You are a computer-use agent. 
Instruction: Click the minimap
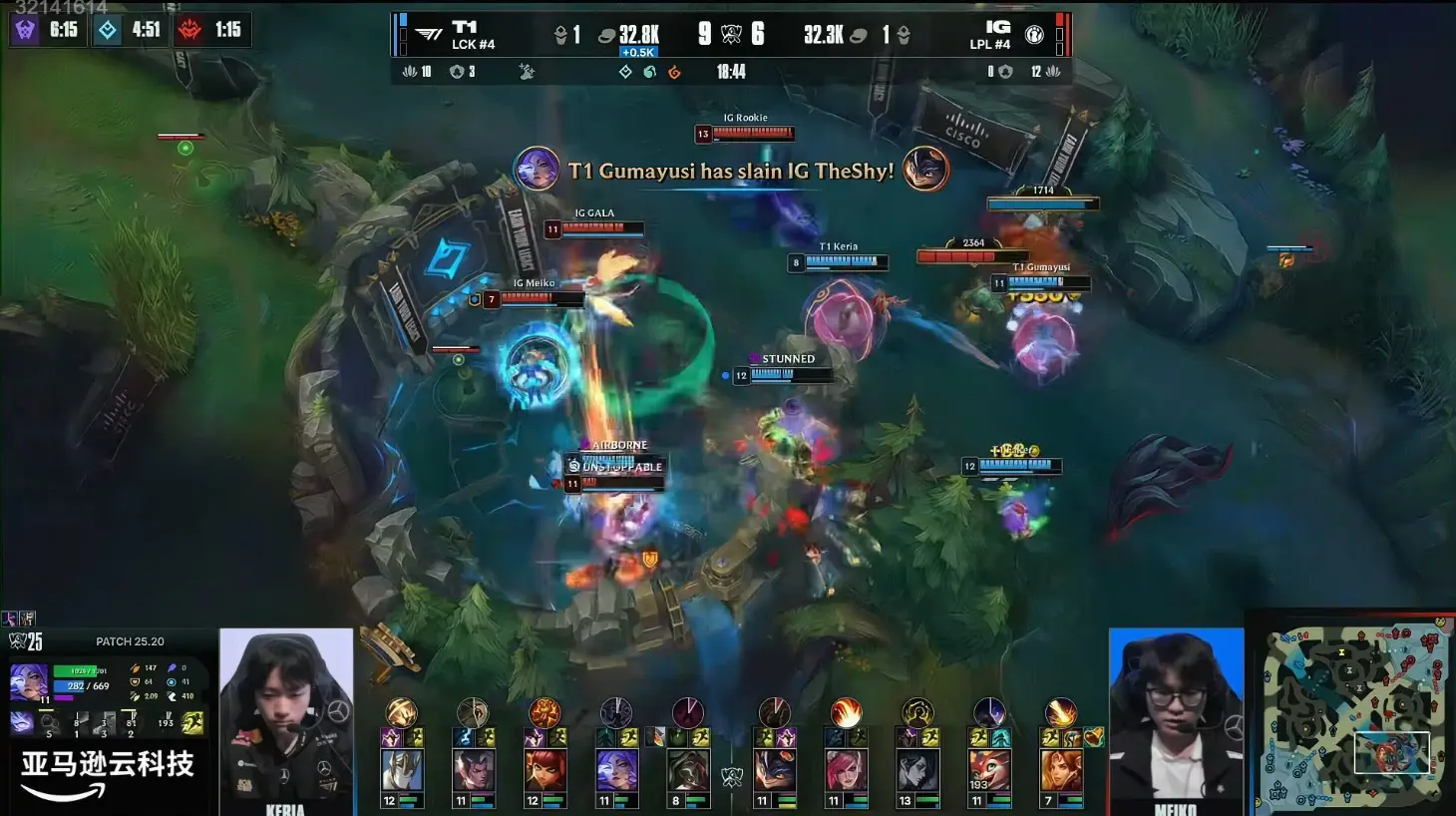[1352, 714]
